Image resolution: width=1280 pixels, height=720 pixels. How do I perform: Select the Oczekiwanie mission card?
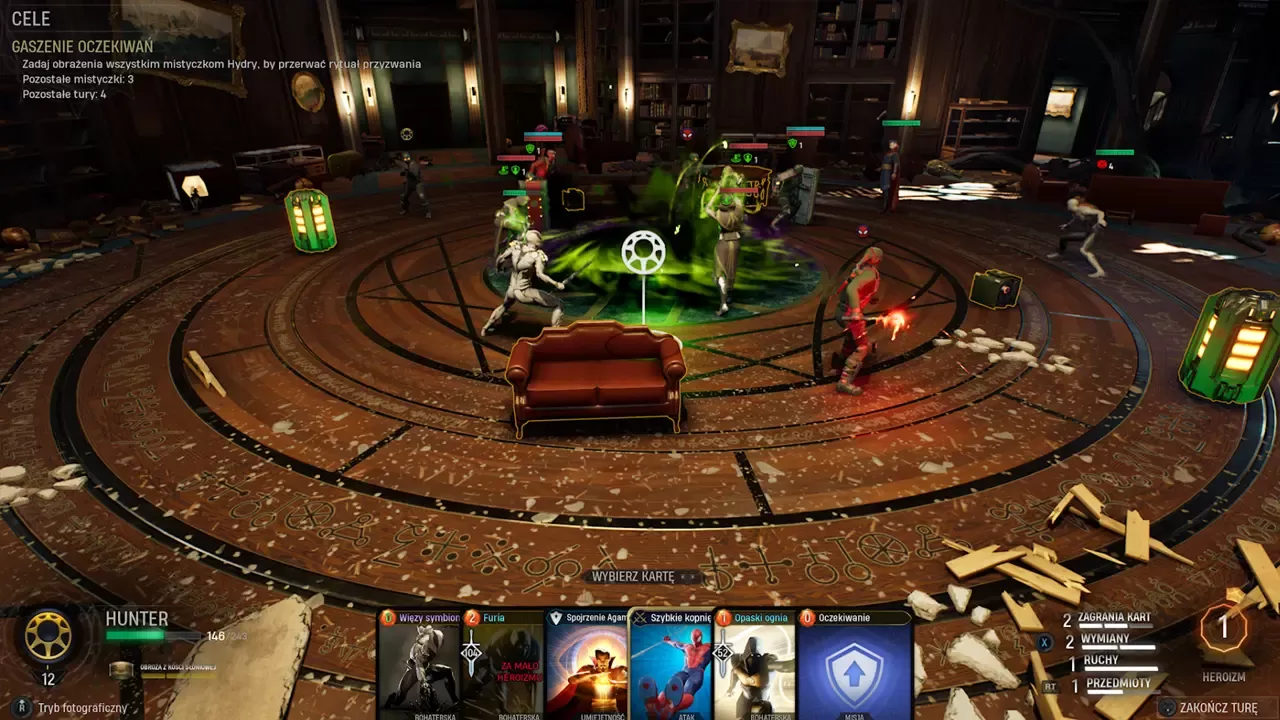click(854, 665)
